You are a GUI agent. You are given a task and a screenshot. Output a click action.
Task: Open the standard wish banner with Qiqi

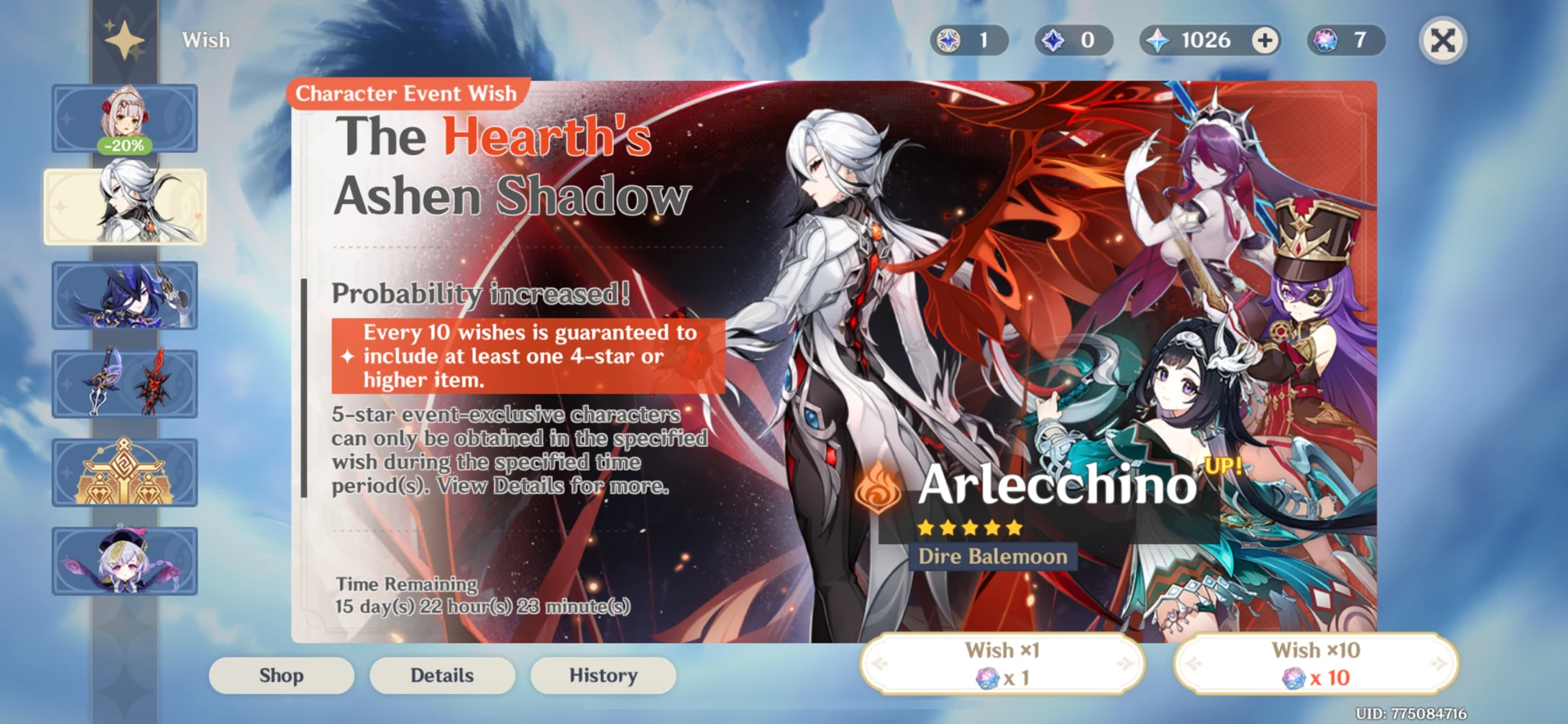coord(124,561)
